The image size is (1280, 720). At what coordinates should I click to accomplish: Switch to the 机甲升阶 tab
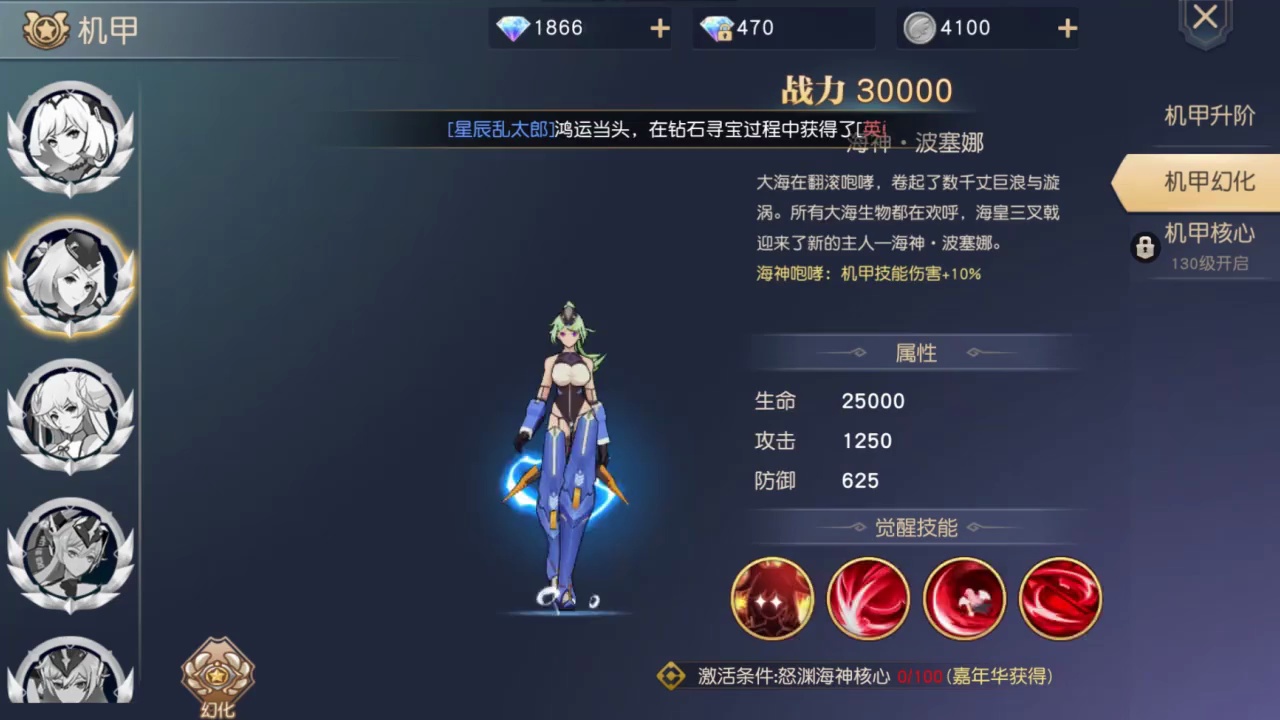point(1207,116)
